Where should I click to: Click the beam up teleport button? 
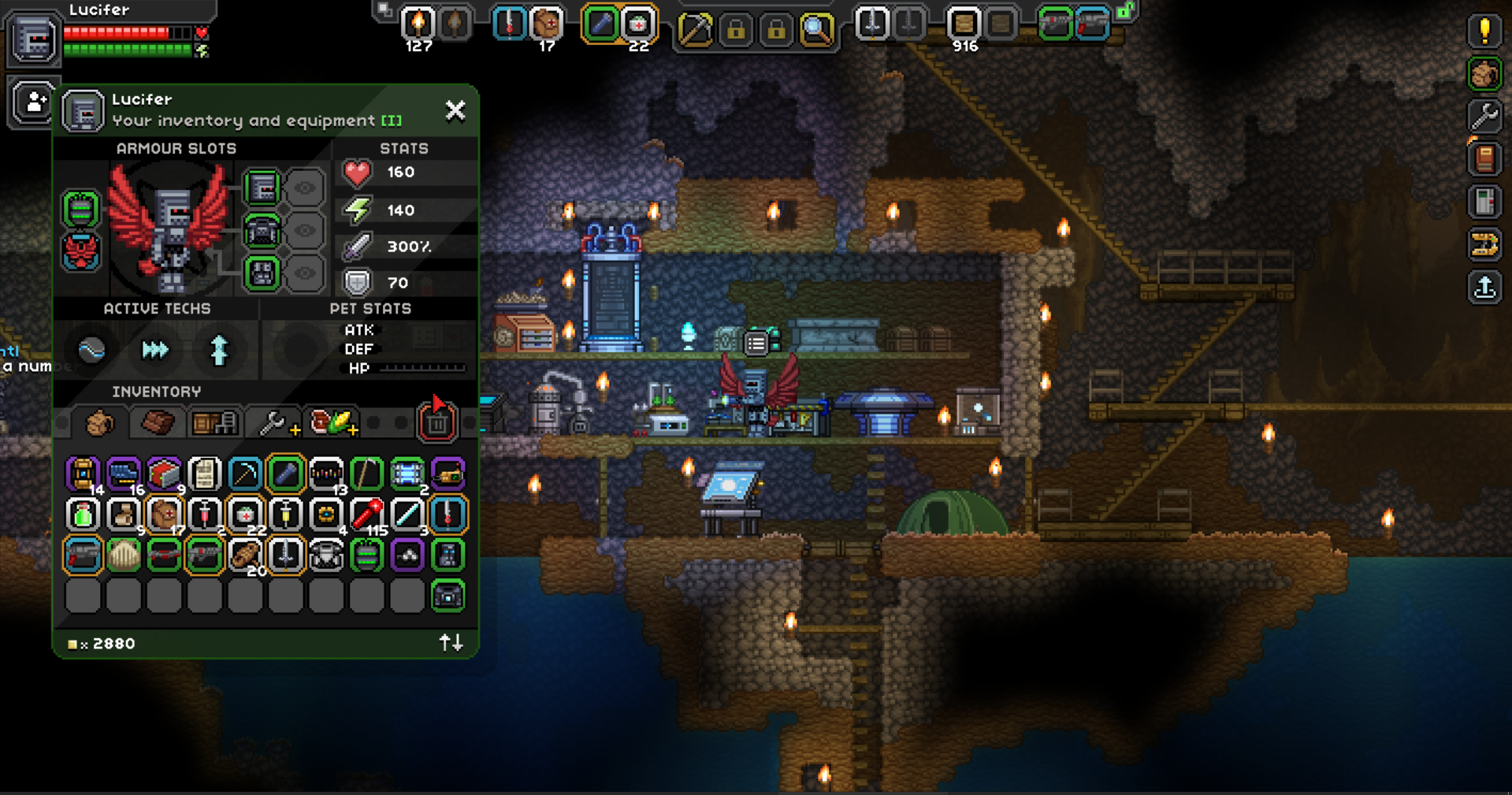point(1484,288)
